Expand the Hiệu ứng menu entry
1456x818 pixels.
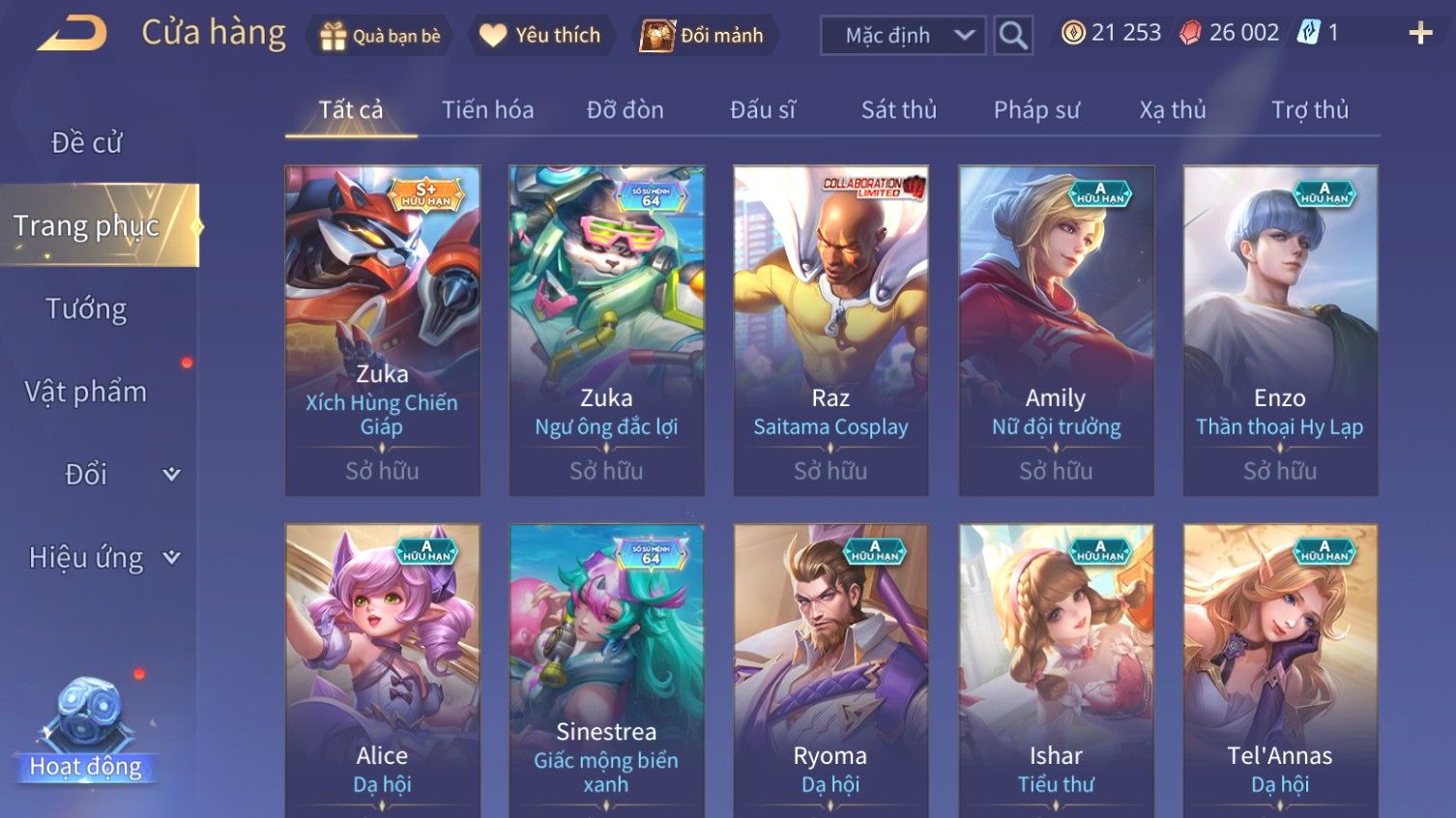tap(102, 558)
